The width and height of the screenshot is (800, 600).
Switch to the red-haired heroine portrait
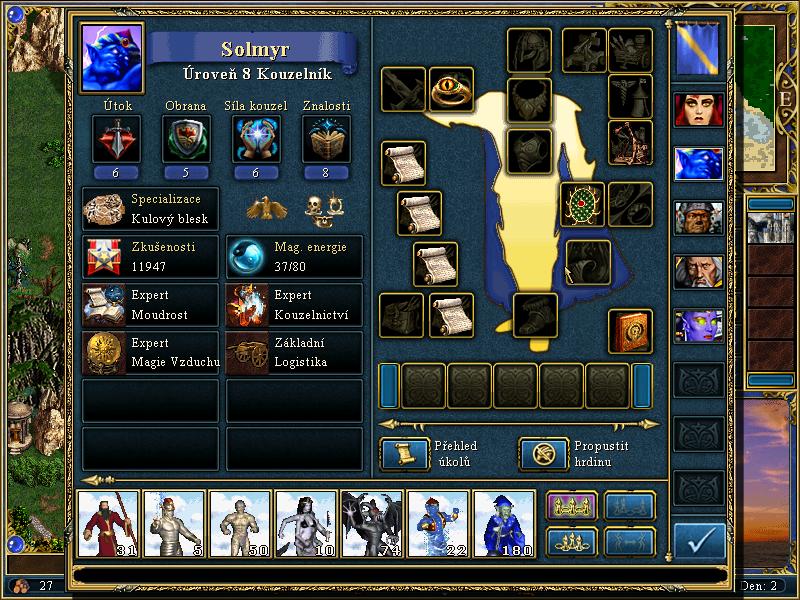pos(699,110)
